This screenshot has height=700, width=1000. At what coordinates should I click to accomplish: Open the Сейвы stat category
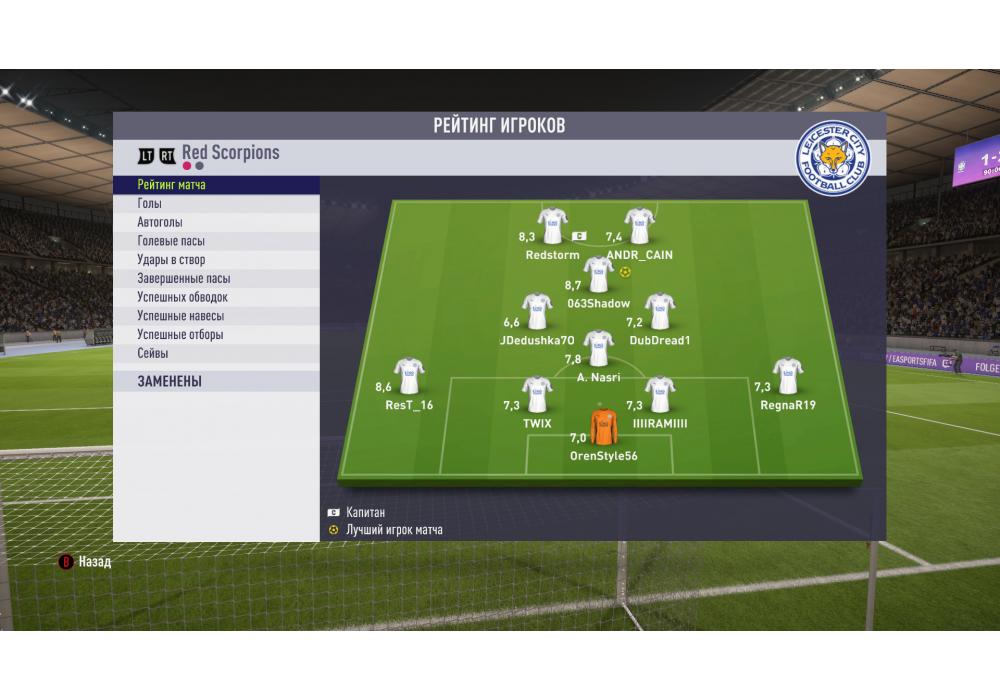click(216, 353)
